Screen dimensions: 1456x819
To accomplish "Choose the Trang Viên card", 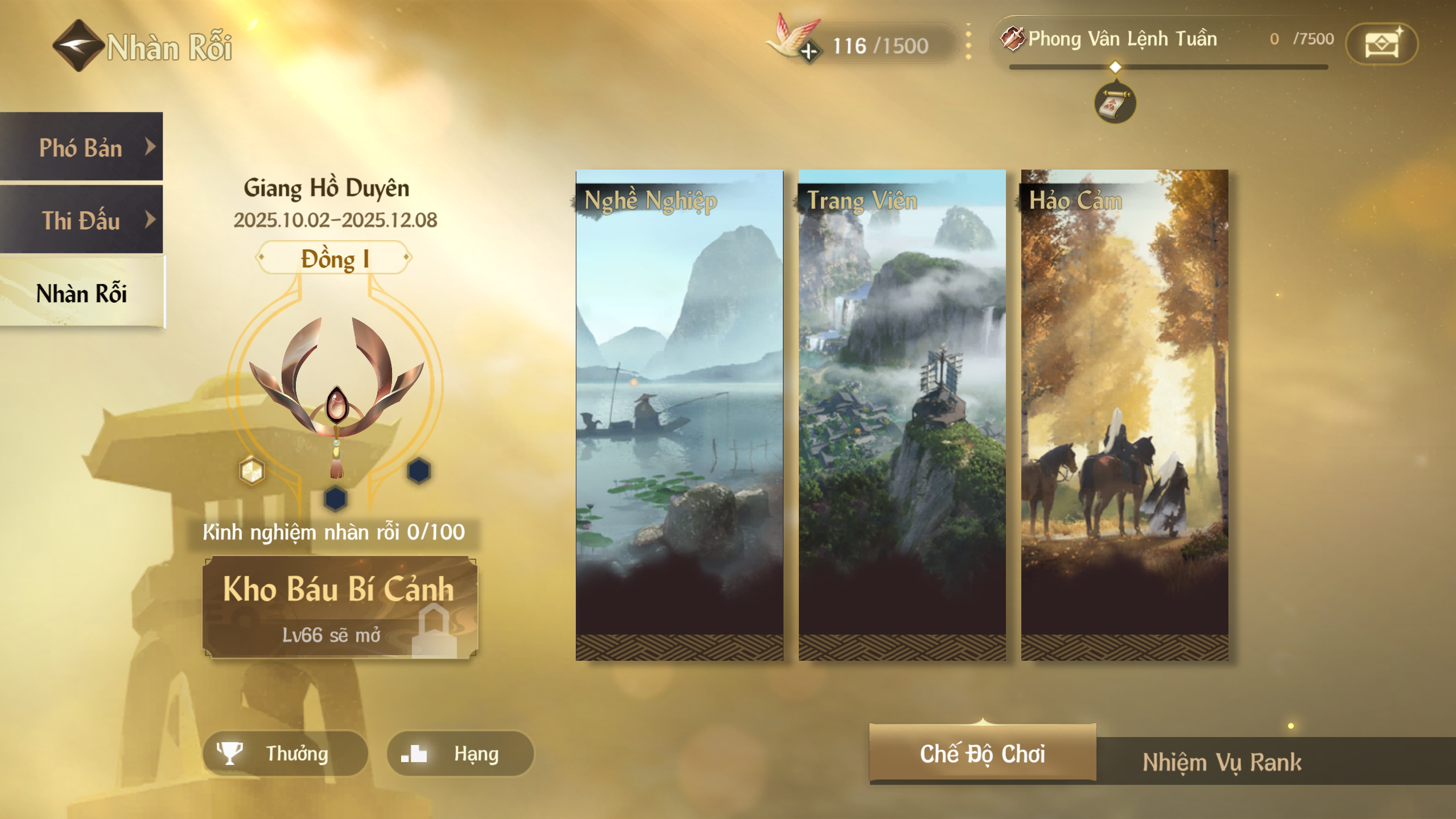I will (902, 414).
